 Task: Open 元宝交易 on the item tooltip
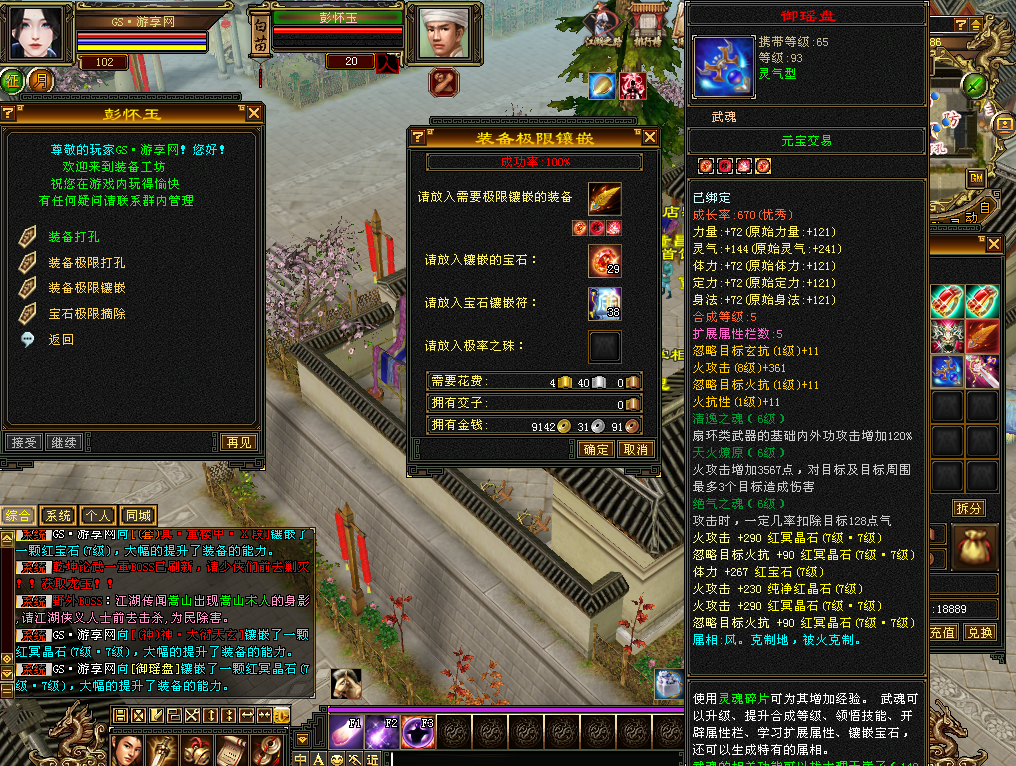tap(806, 141)
